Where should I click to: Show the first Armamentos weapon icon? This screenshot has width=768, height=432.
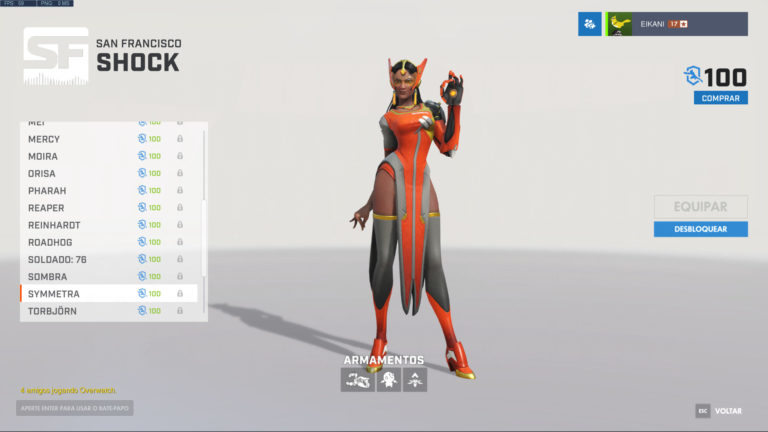(357, 379)
